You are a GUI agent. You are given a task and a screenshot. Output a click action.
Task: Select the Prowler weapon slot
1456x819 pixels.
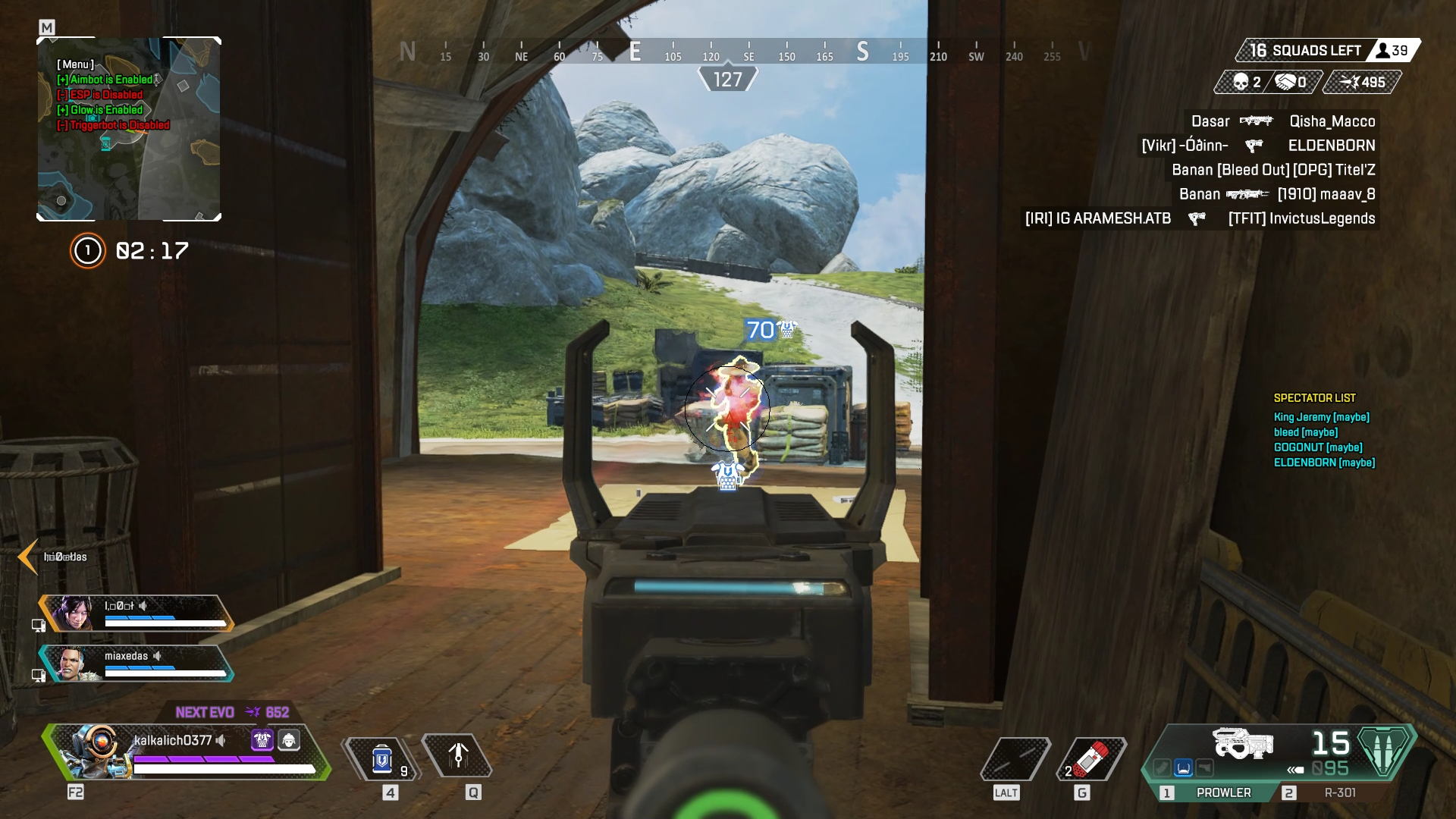(x=1222, y=792)
